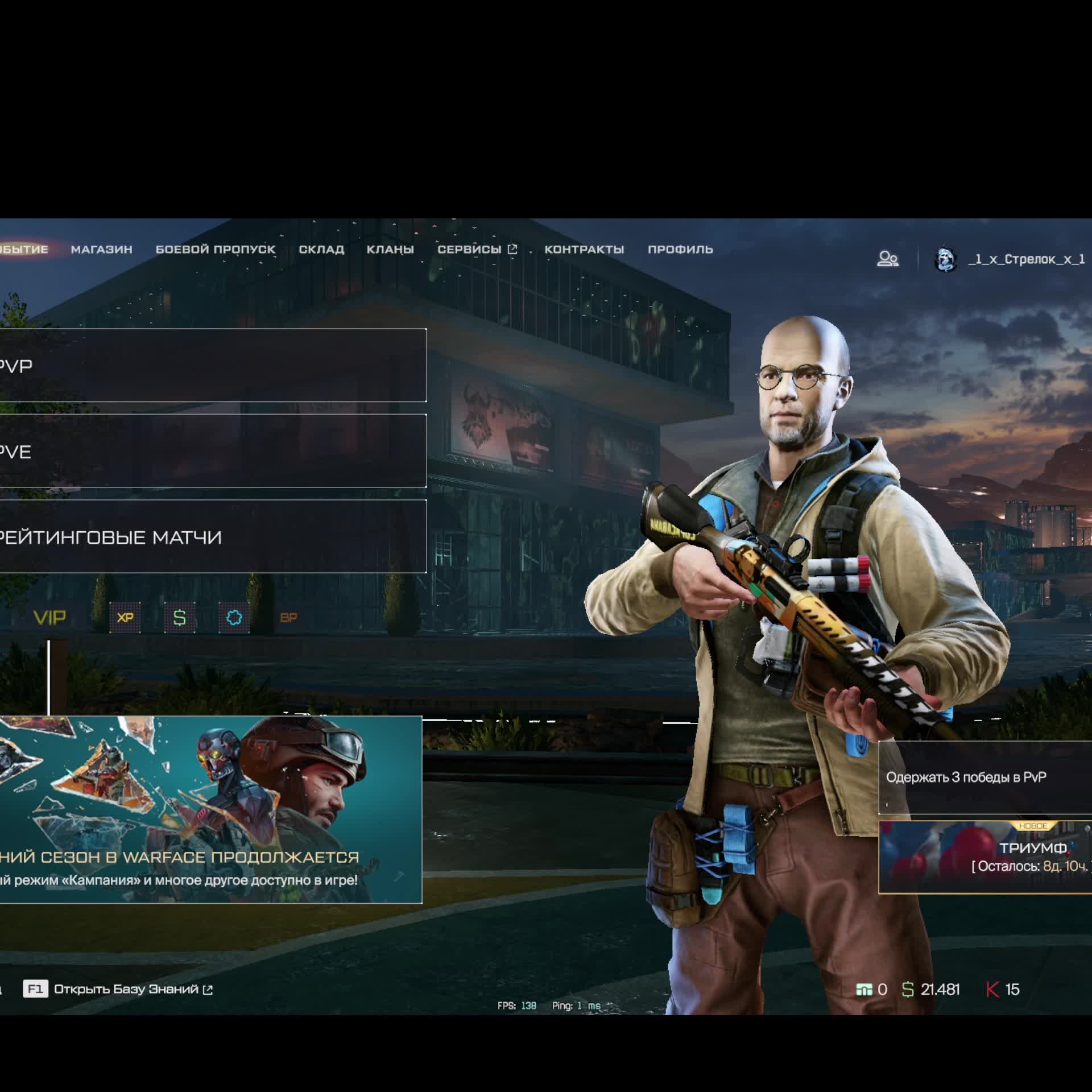The image size is (1092, 1092).
Task: Select the XP booster icon
Action: (x=125, y=617)
